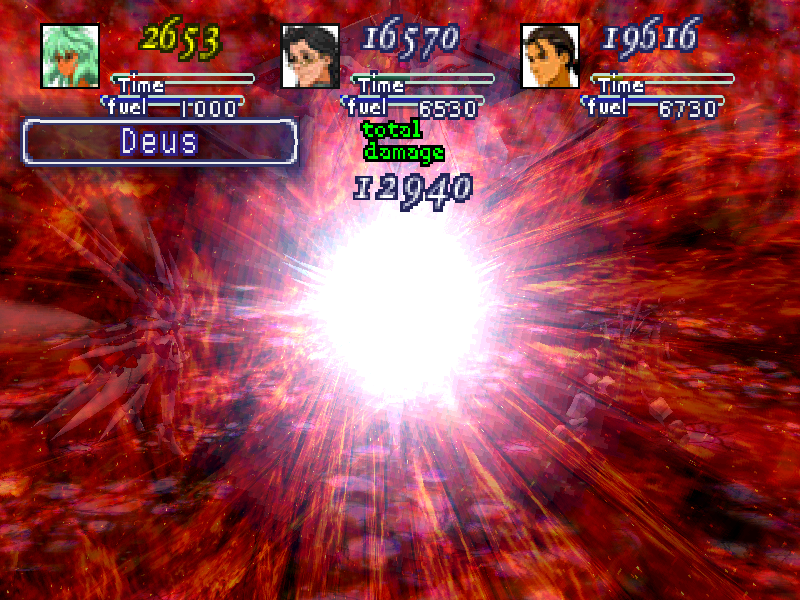This screenshot has width=800, height=600.
Task: Pick the brown-haired man's side-profile portrait
Action: pyautogui.click(x=550, y=56)
